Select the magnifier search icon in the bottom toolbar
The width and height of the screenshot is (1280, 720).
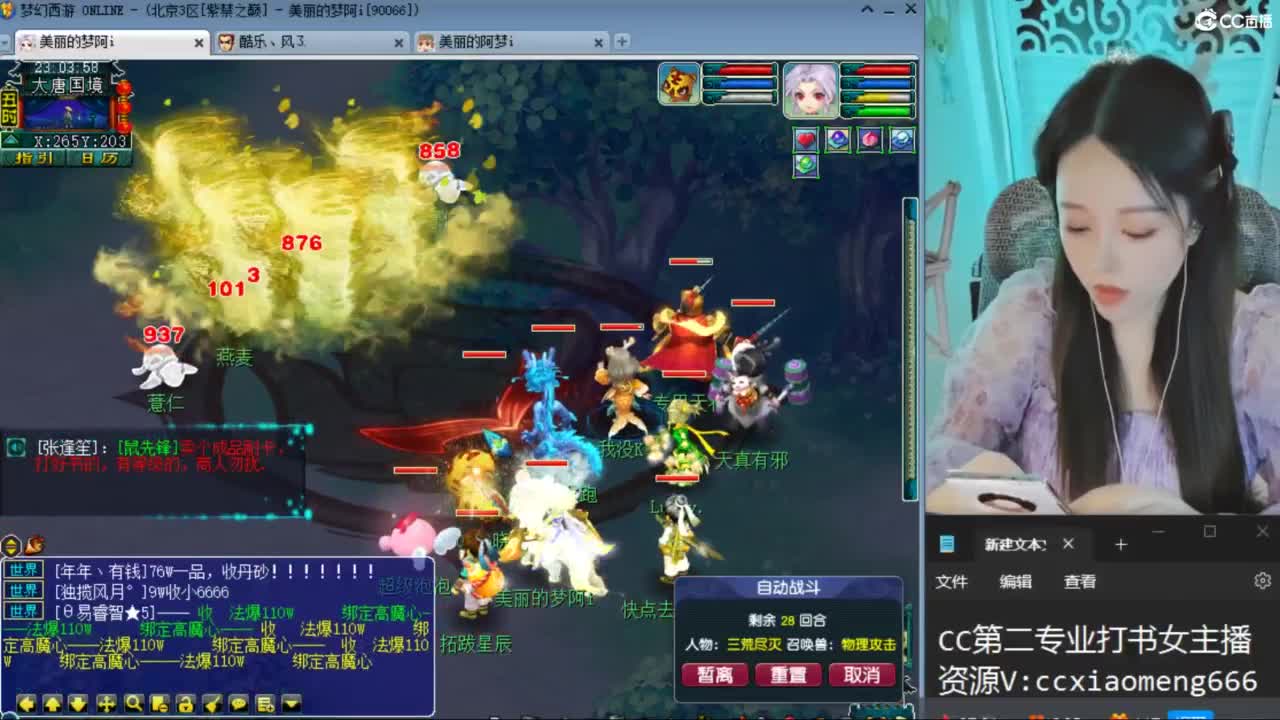click(131, 703)
